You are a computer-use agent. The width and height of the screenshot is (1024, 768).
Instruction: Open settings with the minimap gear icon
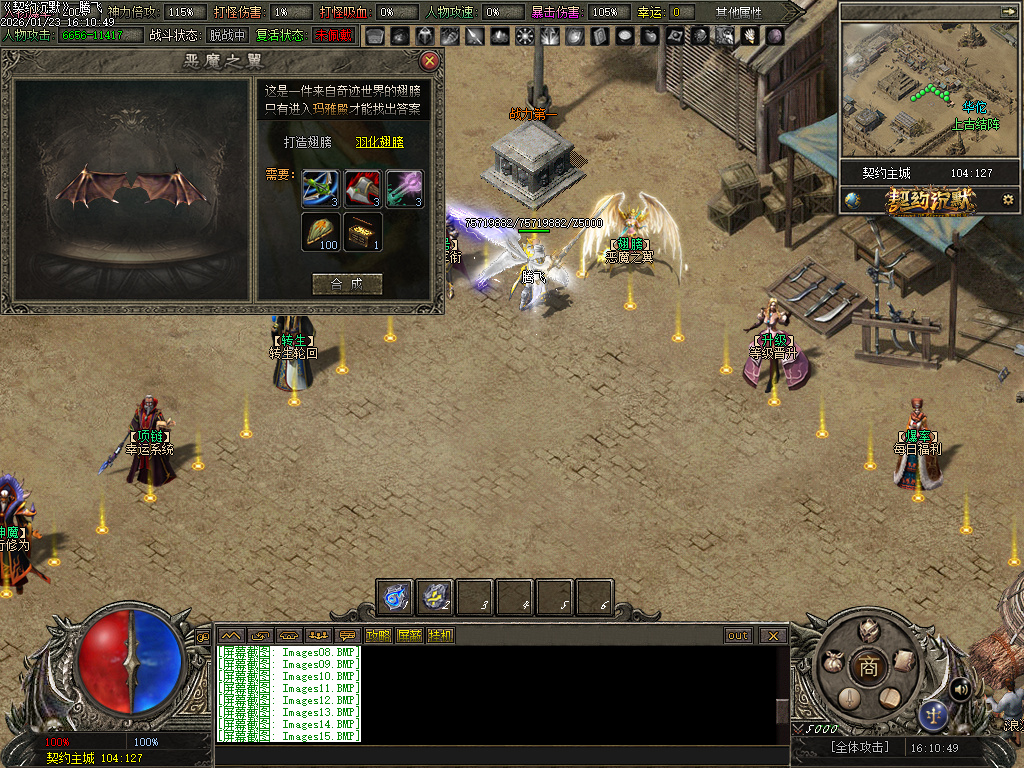point(1007,199)
